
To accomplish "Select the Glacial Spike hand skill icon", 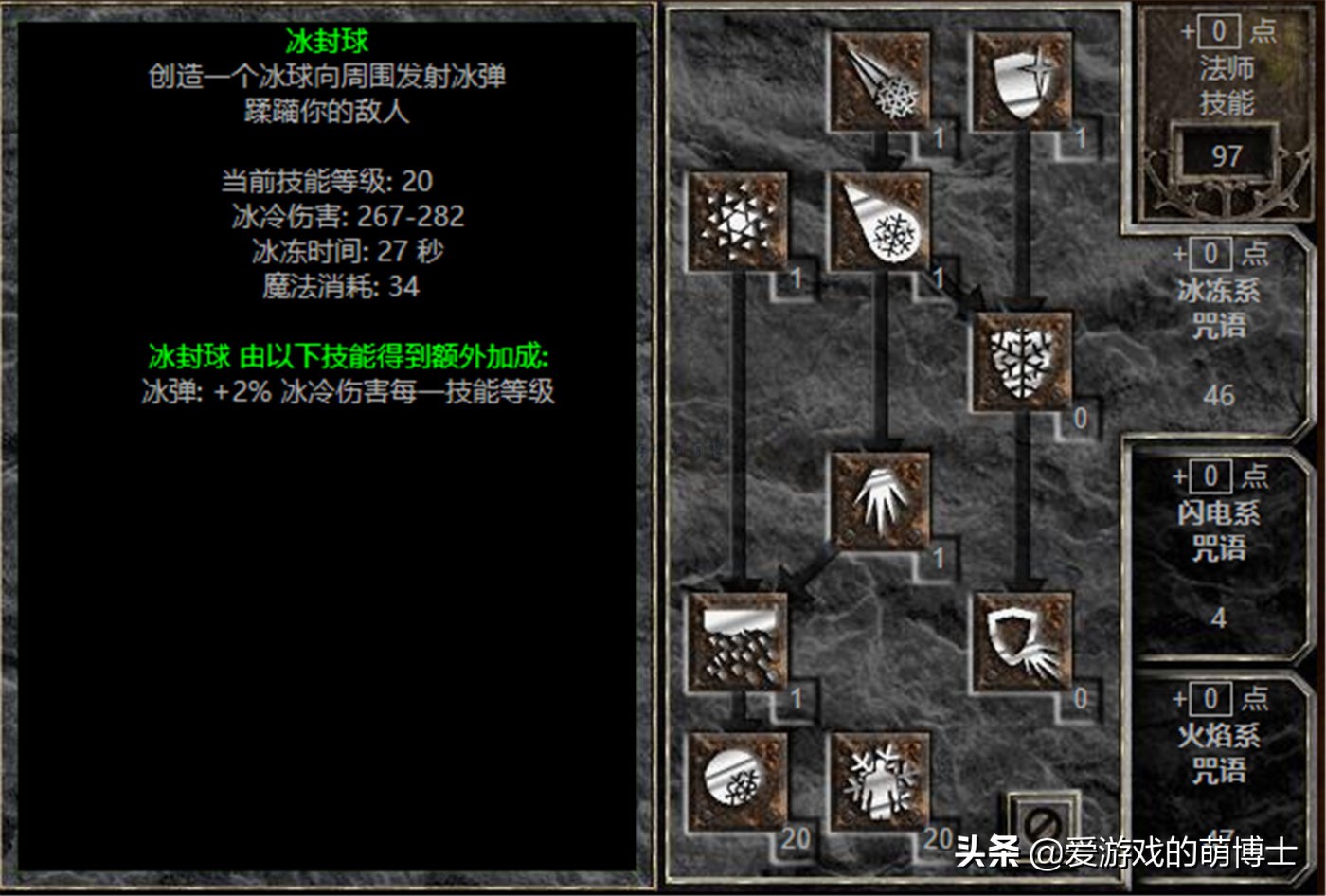I will [881, 502].
